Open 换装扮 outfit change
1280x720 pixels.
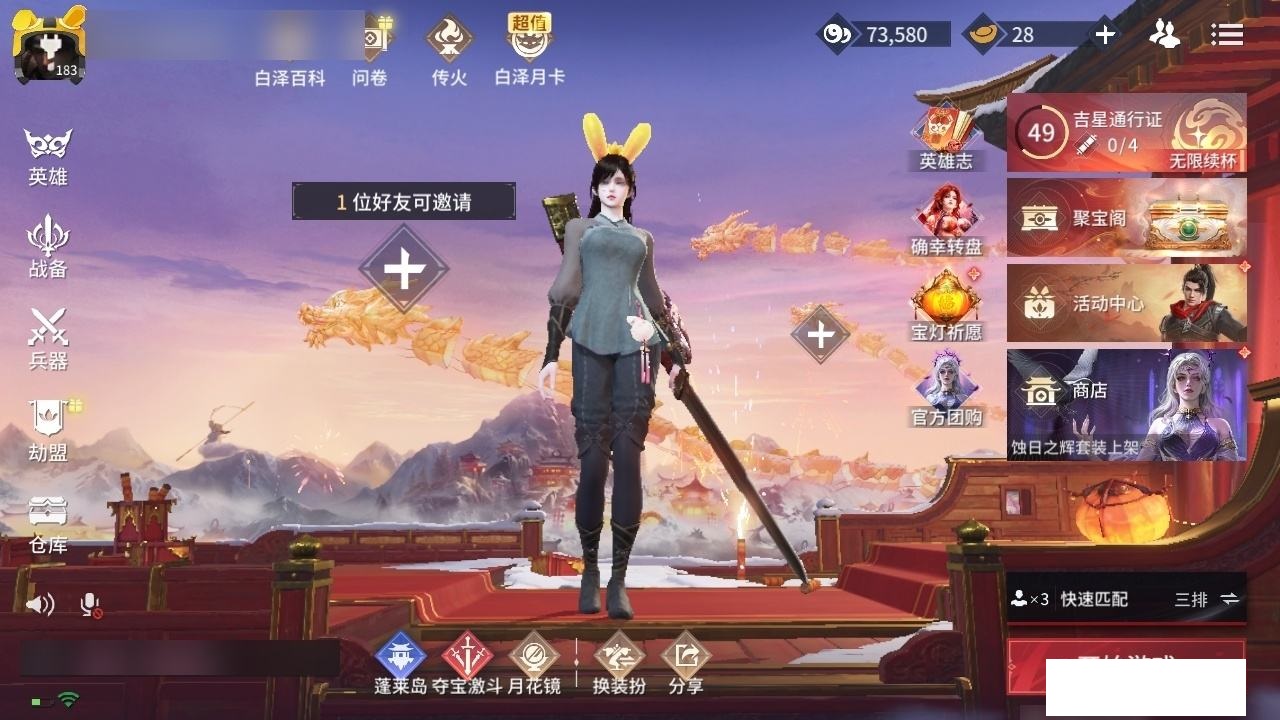619,663
